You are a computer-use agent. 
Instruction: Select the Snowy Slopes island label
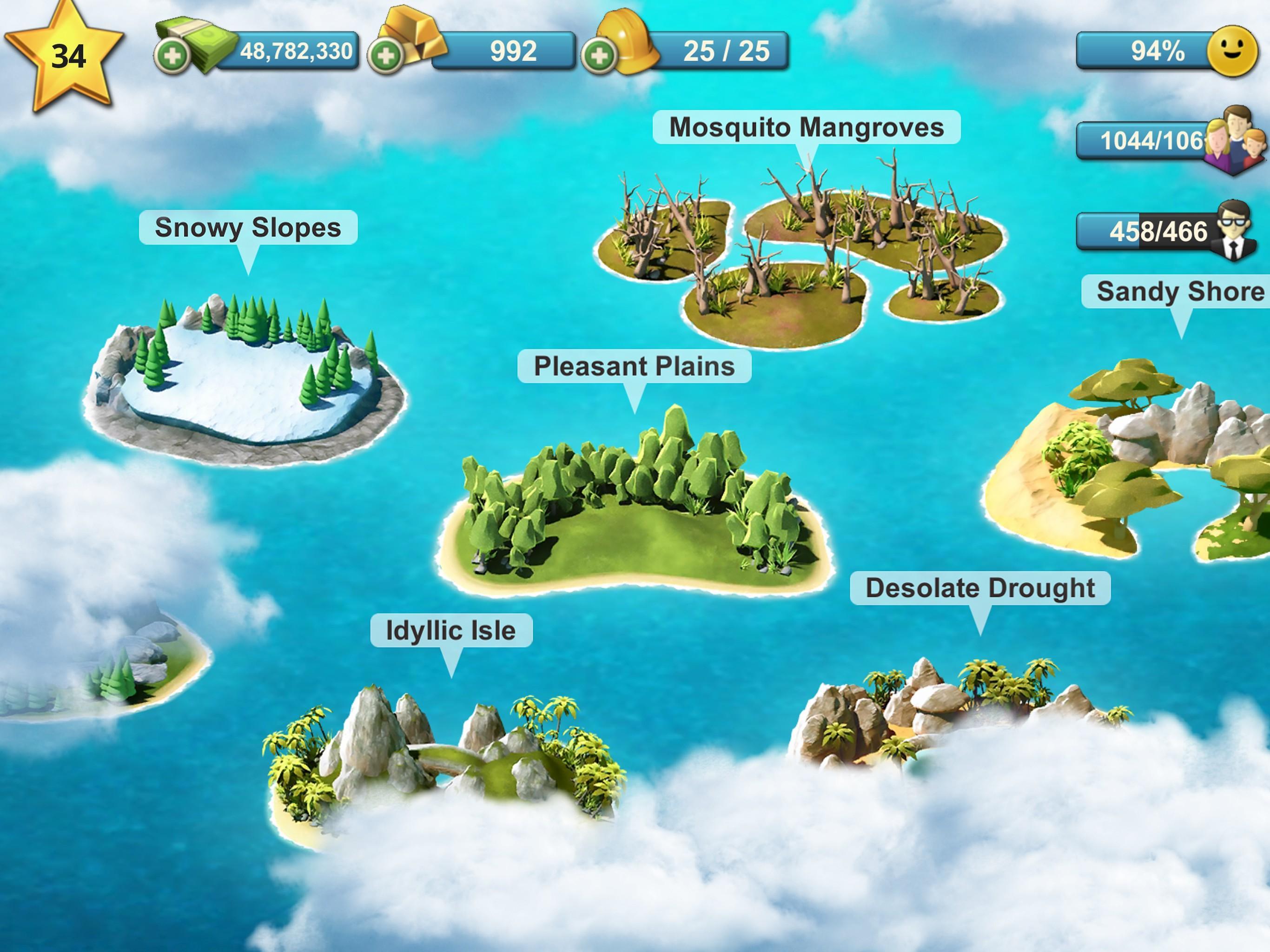[248, 227]
